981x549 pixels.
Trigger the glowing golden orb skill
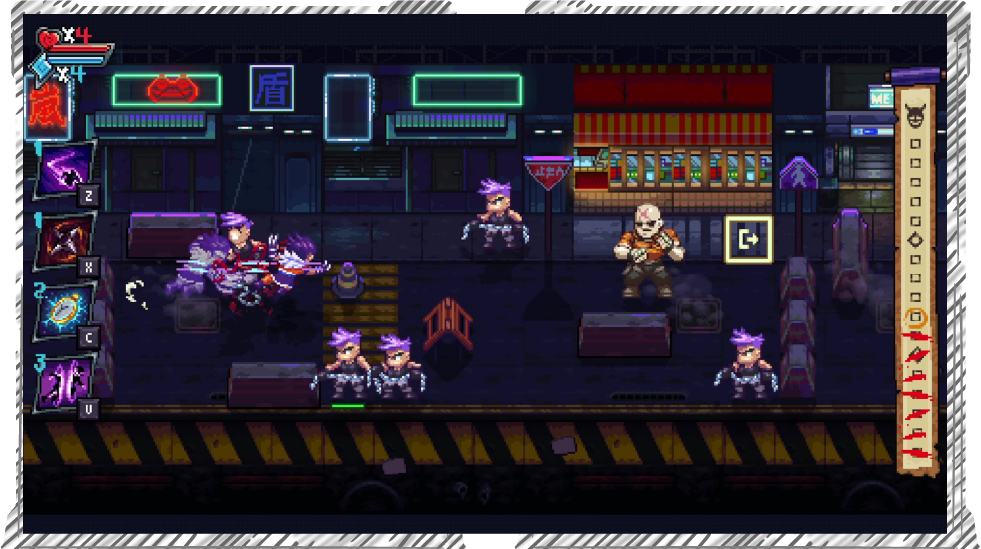[x=66, y=311]
